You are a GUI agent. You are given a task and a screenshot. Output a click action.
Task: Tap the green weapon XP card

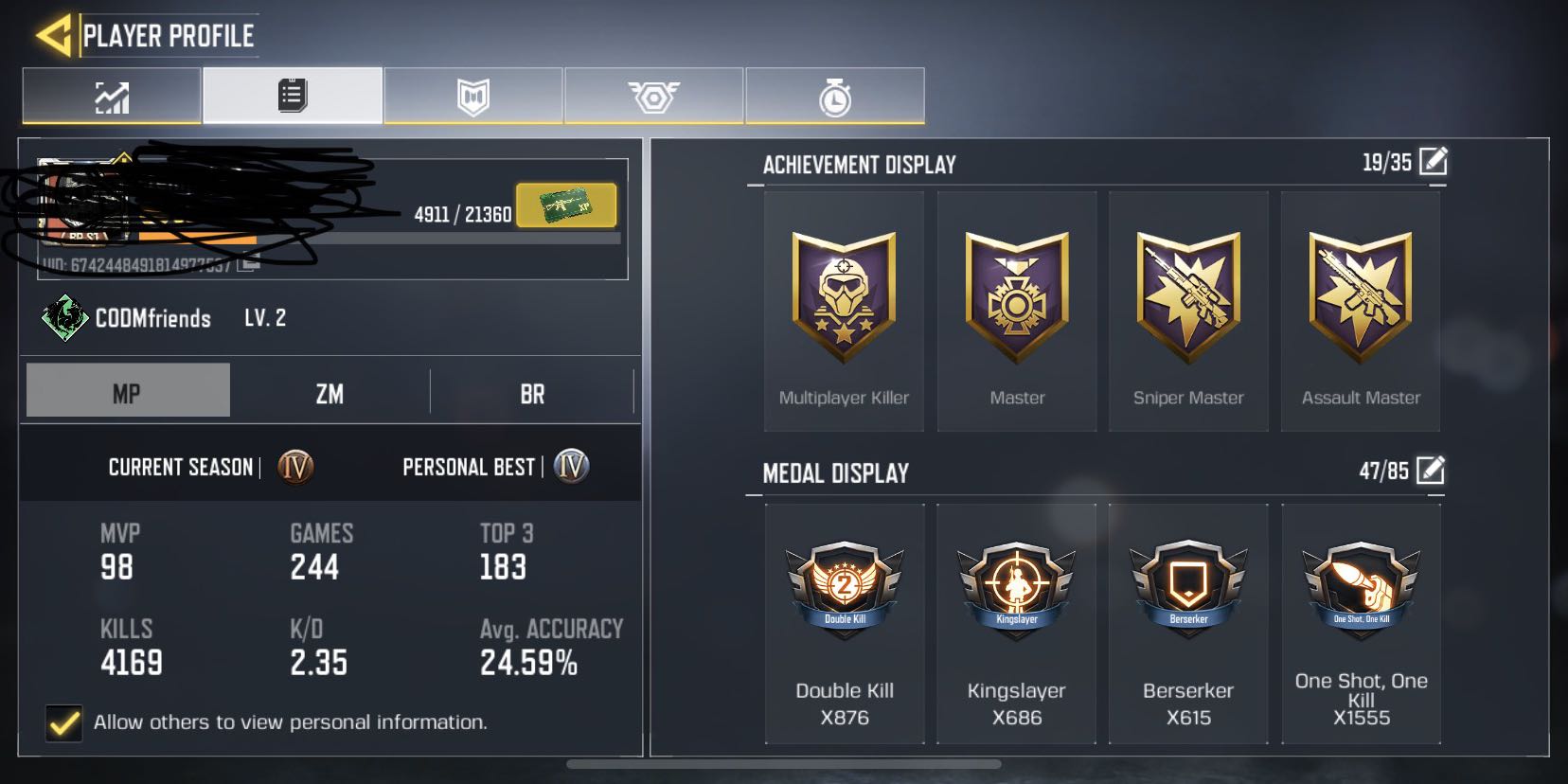(x=566, y=205)
